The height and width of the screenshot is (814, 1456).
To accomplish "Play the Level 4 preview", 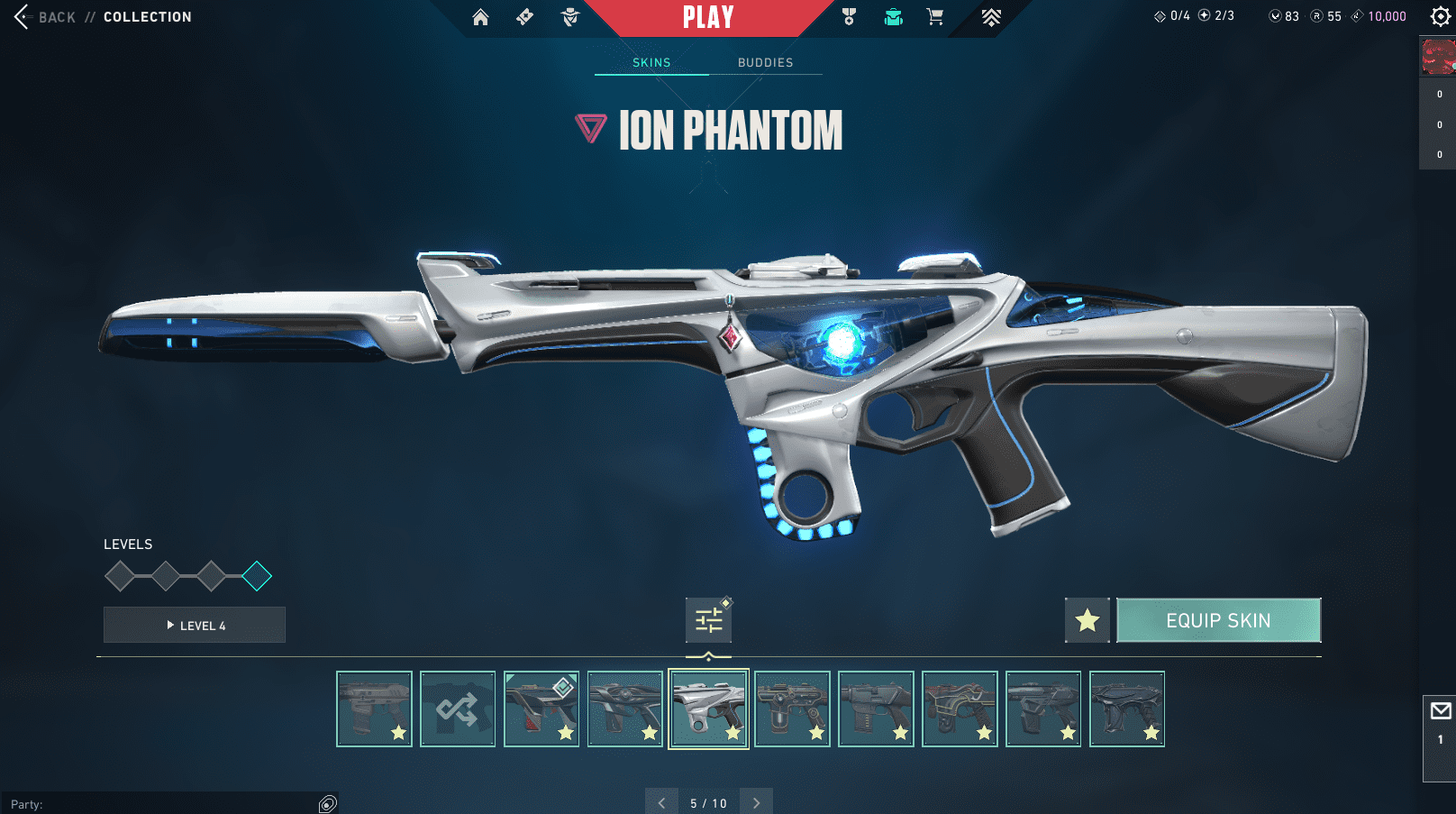I will click(x=195, y=625).
